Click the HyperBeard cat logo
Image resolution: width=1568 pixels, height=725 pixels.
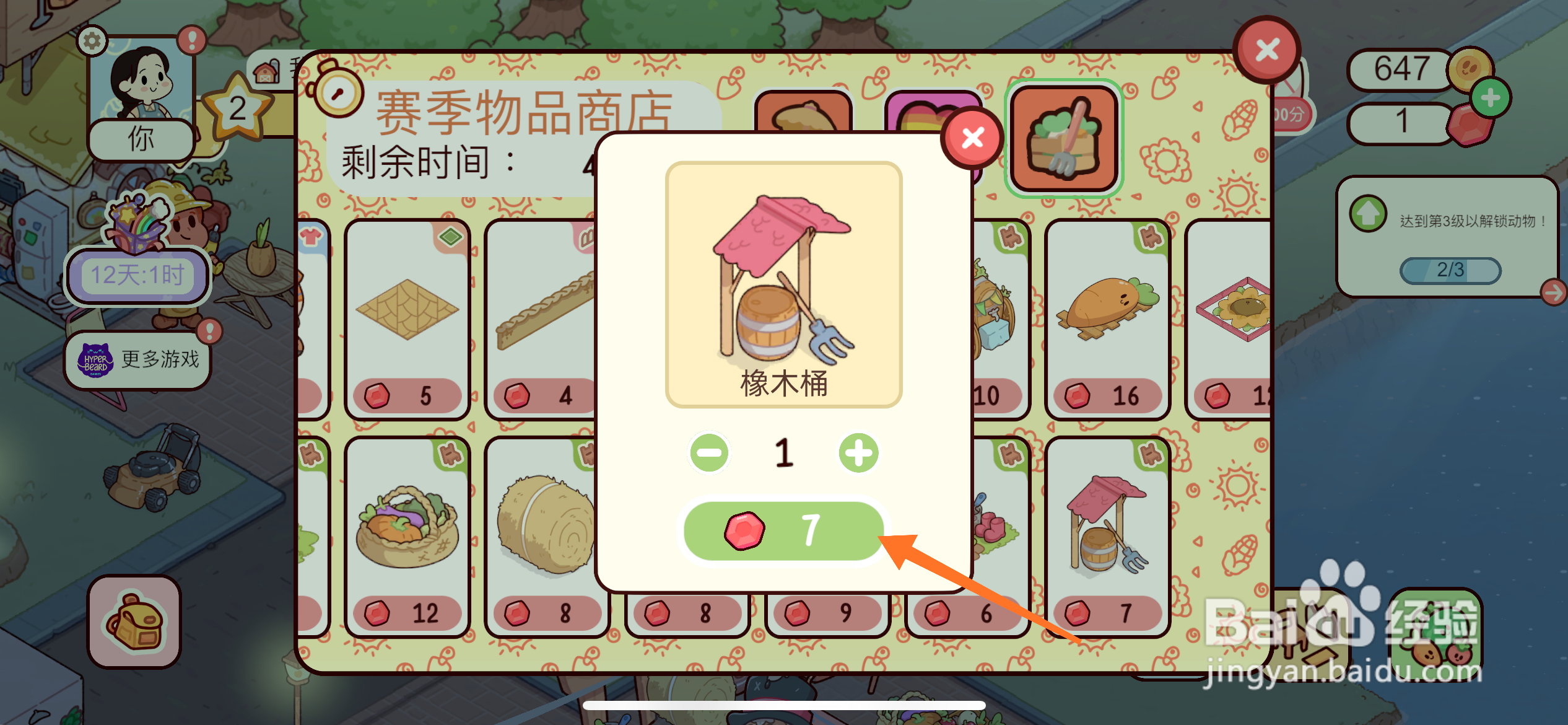(95, 359)
